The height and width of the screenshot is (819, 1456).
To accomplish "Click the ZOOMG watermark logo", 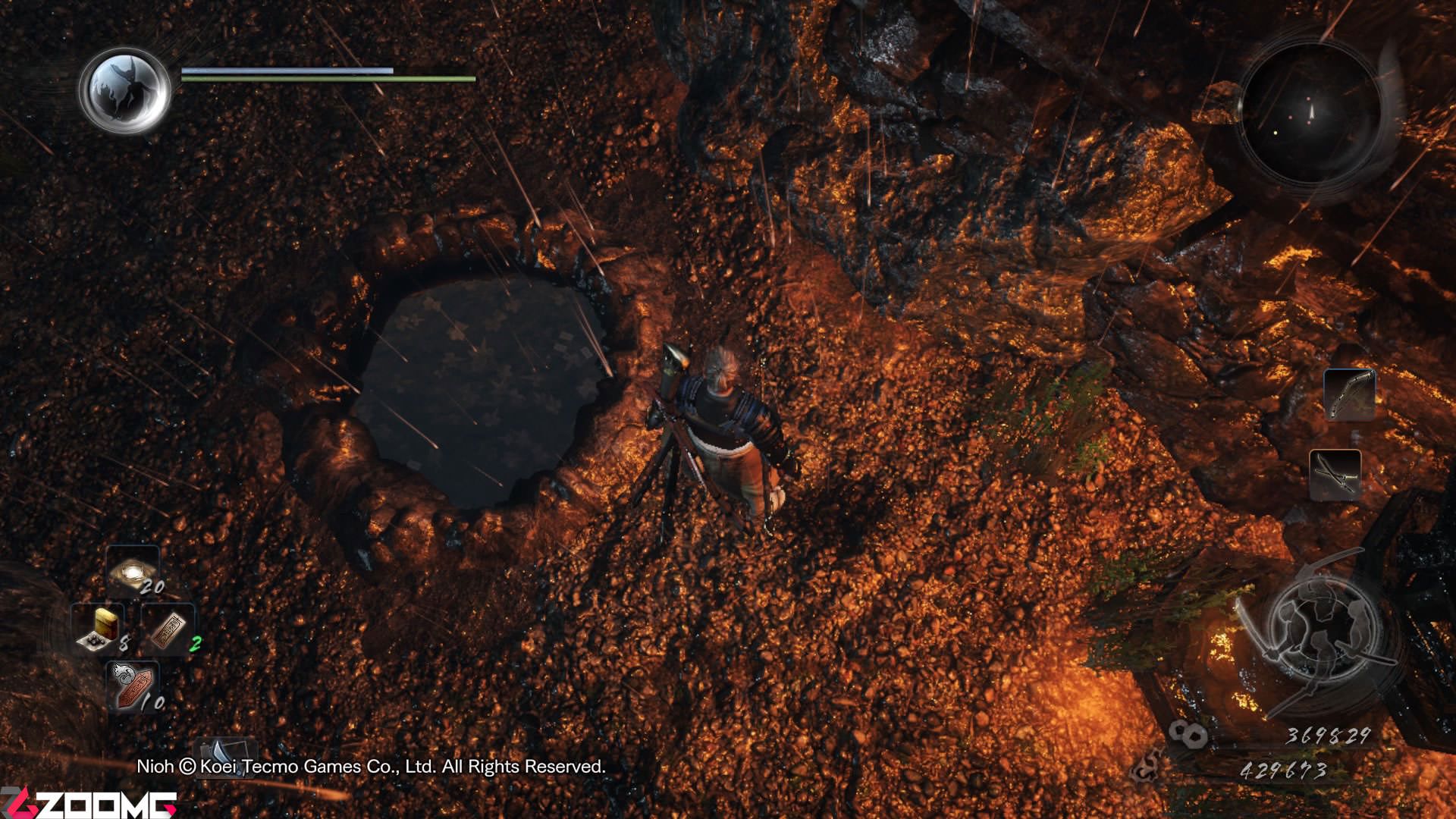I will [x=89, y=803].
